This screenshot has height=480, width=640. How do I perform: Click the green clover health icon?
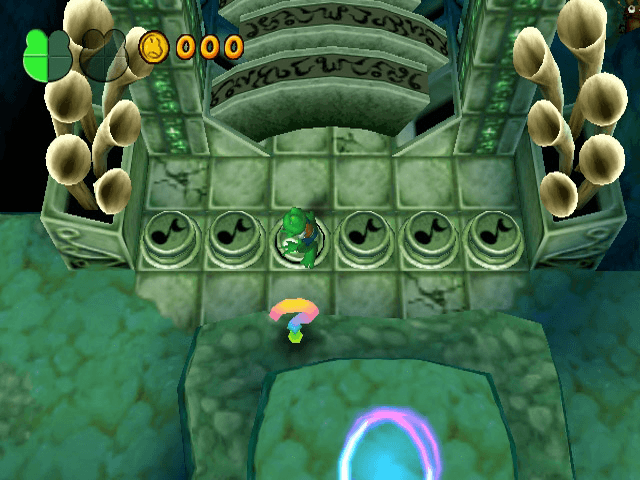point(47,54)
